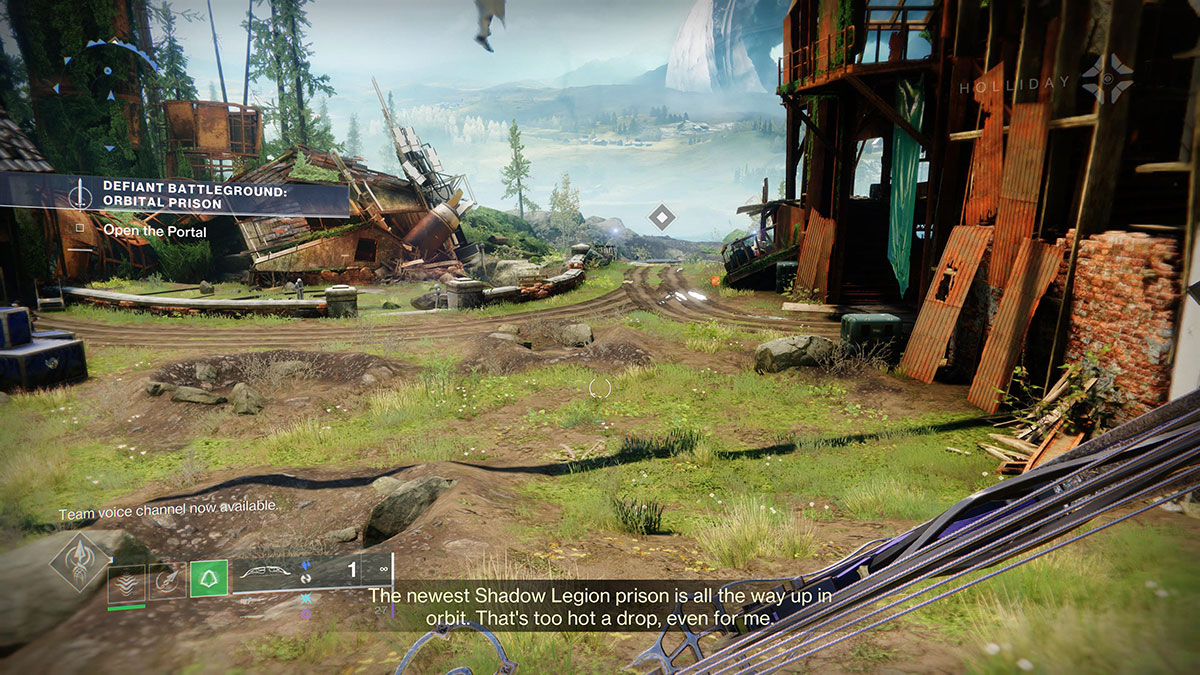Select the Holliday vendor marker icon

(x=1108, y=78)
